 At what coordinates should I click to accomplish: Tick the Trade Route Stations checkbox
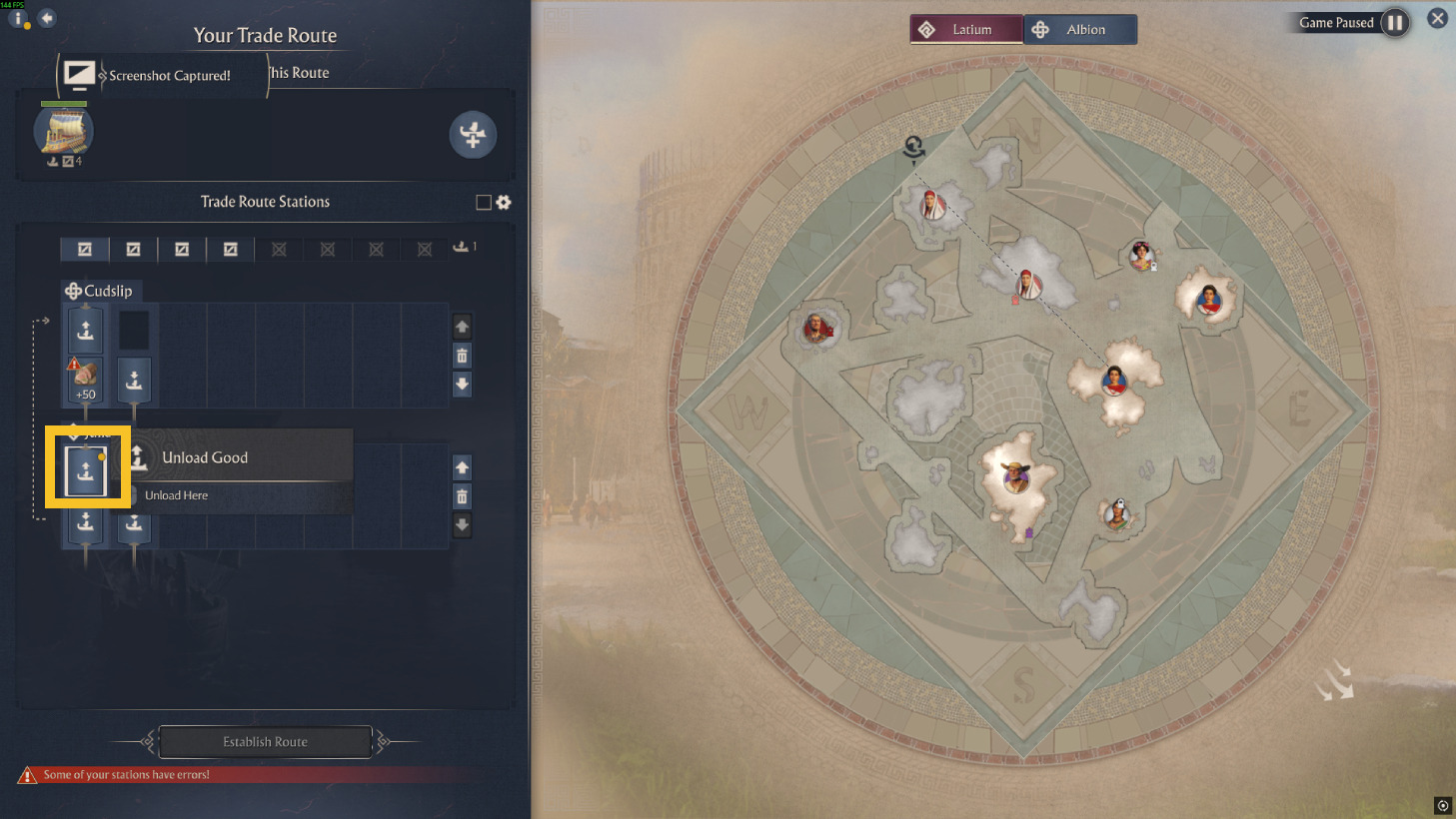[x=484, y=203]
